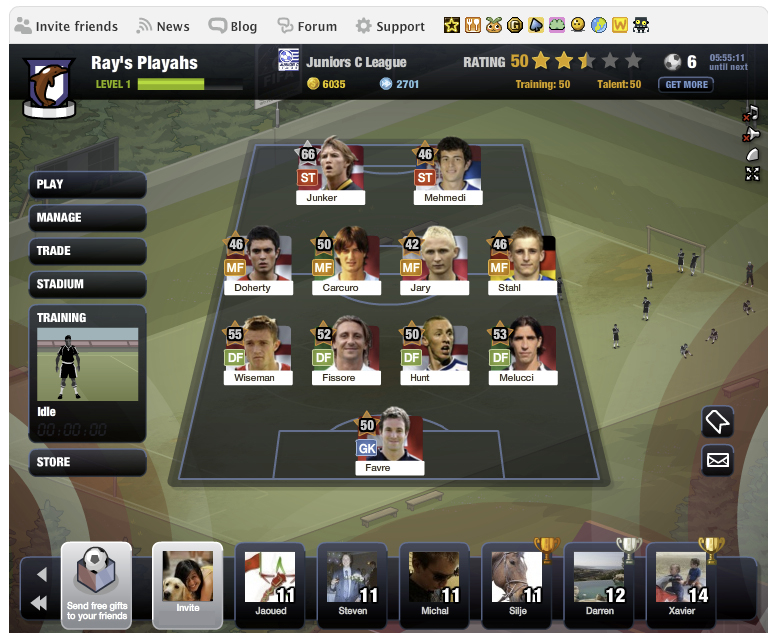View friend Xavier's profile tile
This screenshot has width=773, height=639.
point(682,585)
